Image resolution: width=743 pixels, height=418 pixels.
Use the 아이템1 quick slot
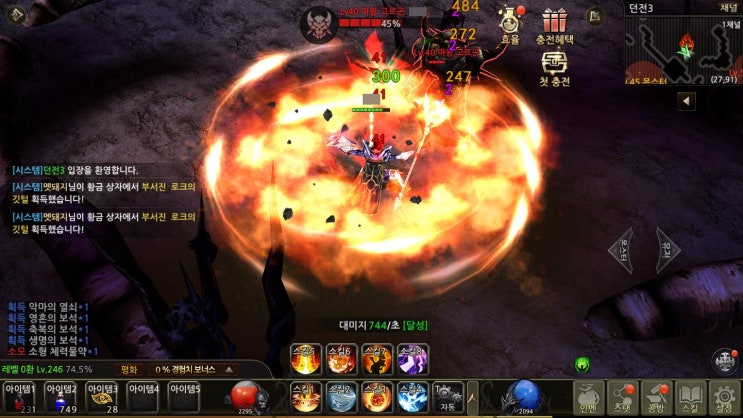click(20, 397)
